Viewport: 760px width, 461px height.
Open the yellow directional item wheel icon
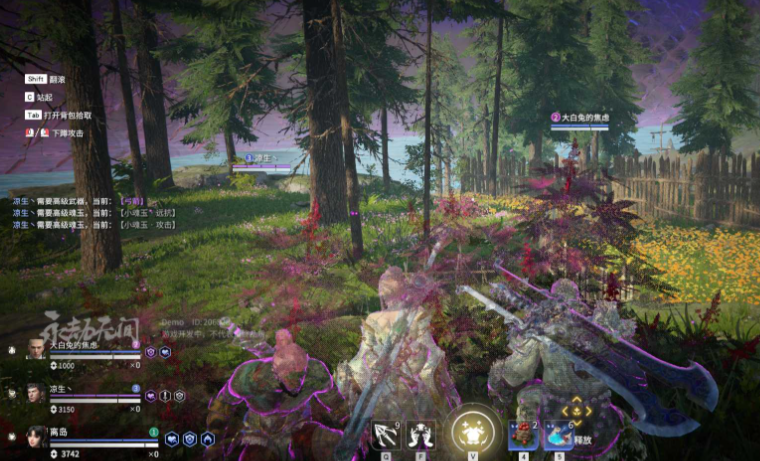575,410
